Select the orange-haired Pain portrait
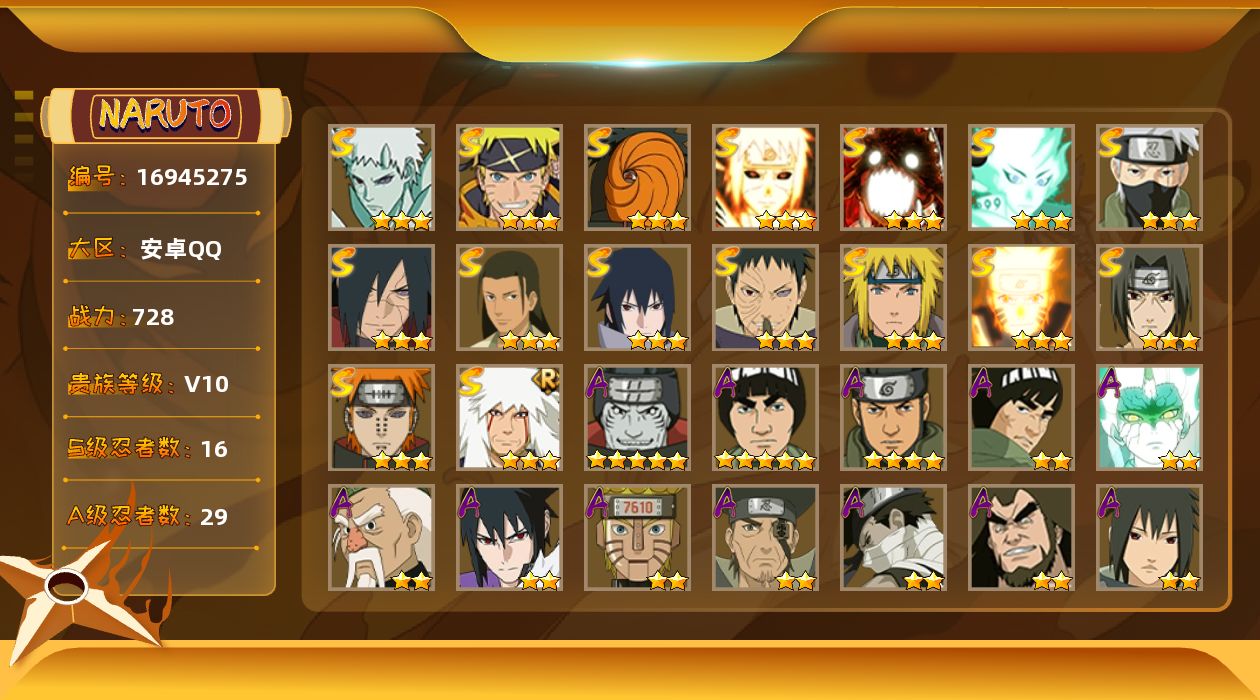The height and width of the screenshot is (700, 1260). pyautogui.click(x=381, y=417)
